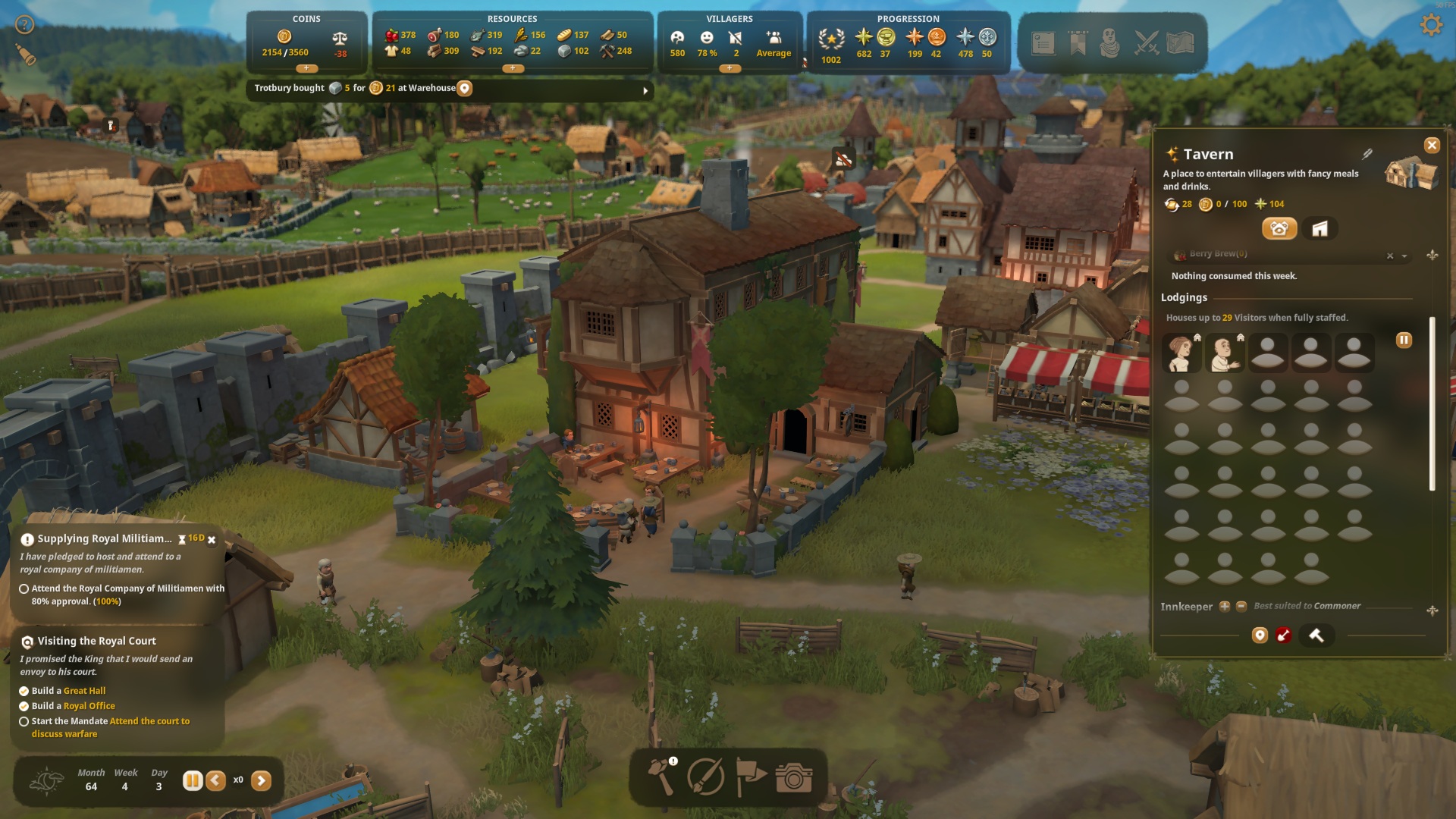The width and height of the screenshot is (1456, 819).
Task: Expand the coins panel plus button
Action: tap(306, 68)
